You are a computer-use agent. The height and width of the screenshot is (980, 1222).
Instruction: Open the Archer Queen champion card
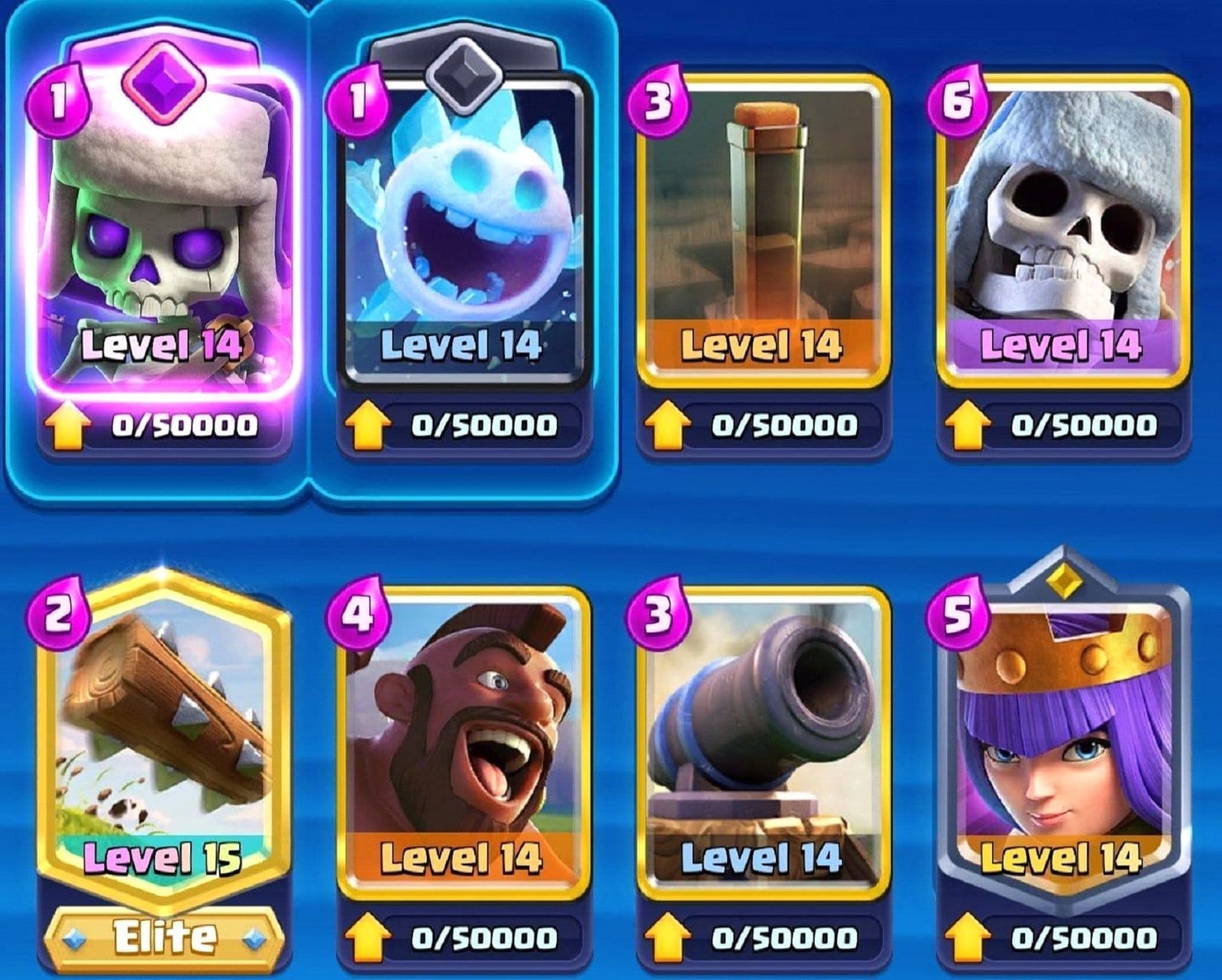click(1062, 733)
